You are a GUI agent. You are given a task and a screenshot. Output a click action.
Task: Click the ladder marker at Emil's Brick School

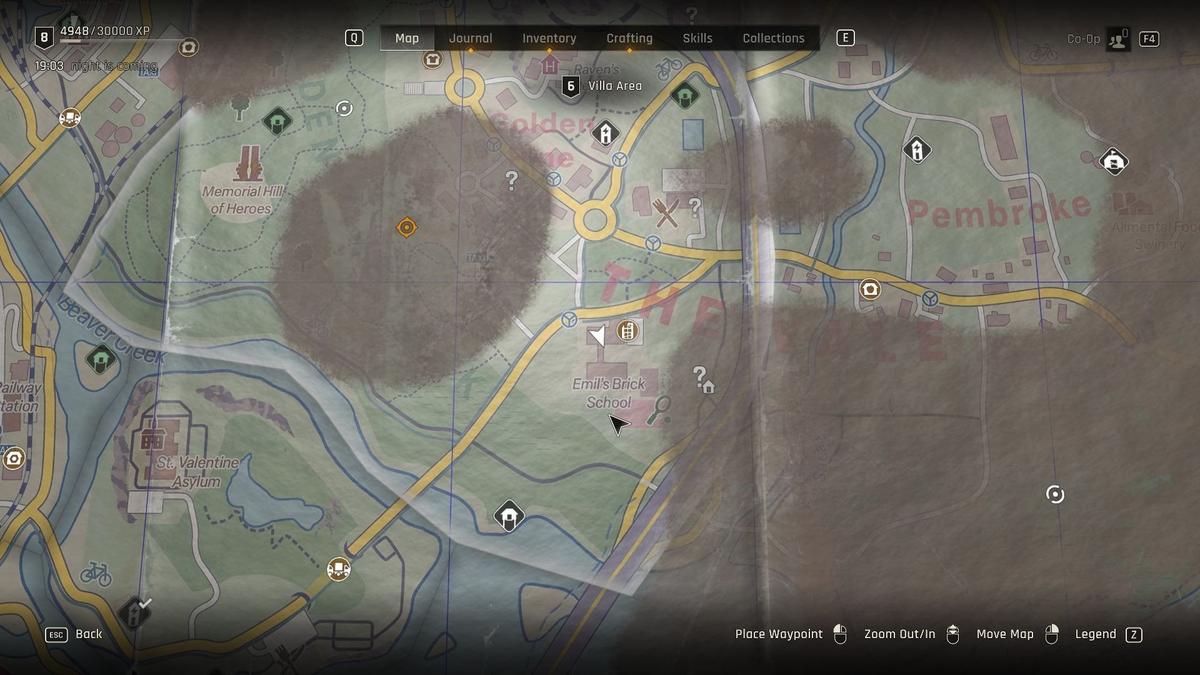click(x=628, y=330)
